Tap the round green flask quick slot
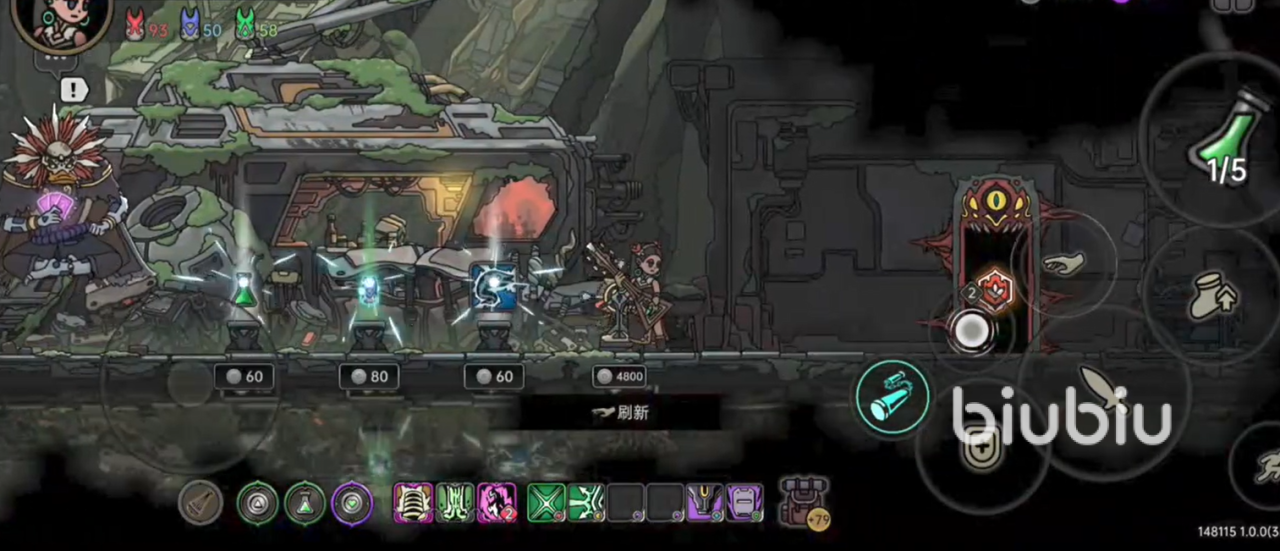 point(304,503)
